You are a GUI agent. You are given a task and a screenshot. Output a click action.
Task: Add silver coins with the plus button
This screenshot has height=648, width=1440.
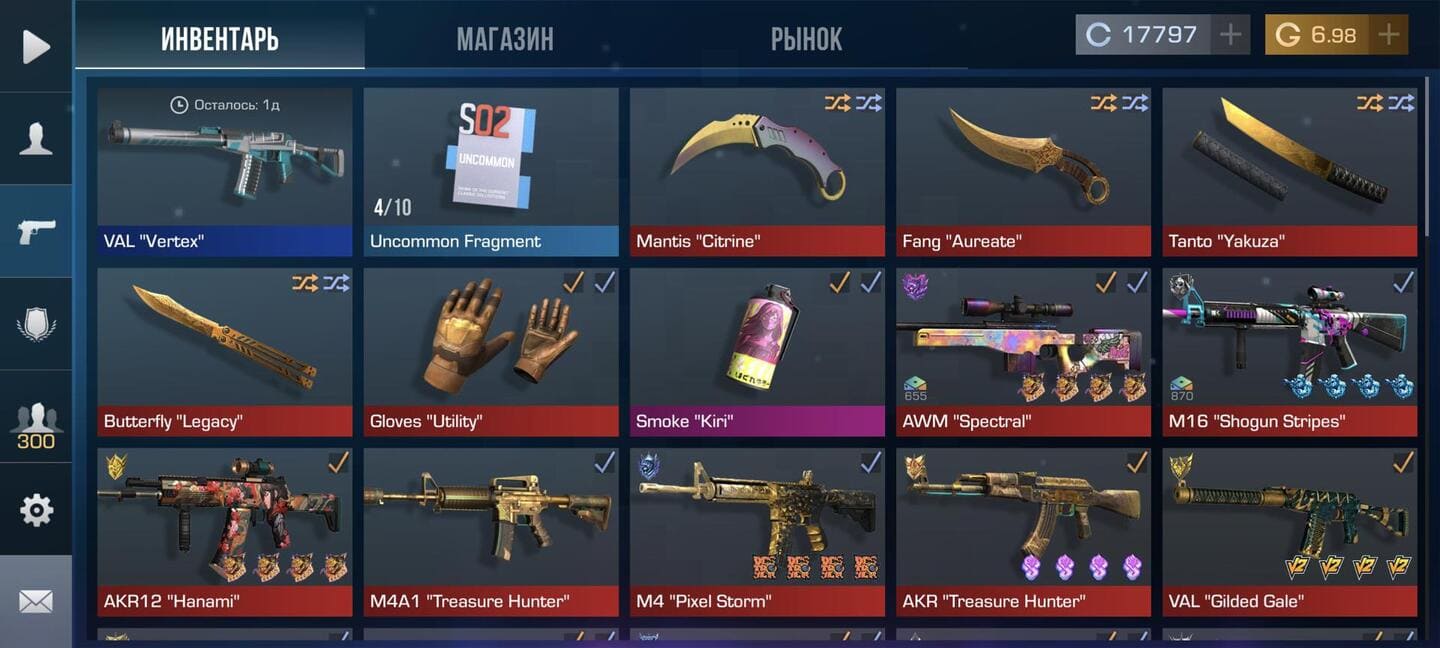point(1230,35)
